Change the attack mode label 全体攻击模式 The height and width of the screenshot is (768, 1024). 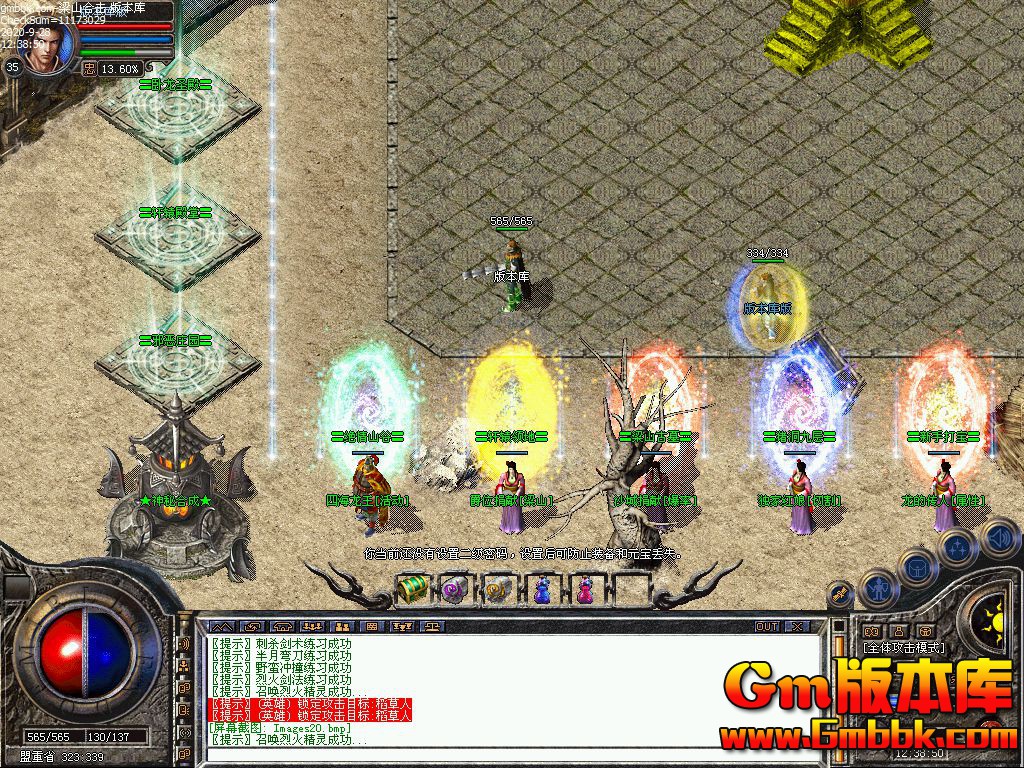905,648
